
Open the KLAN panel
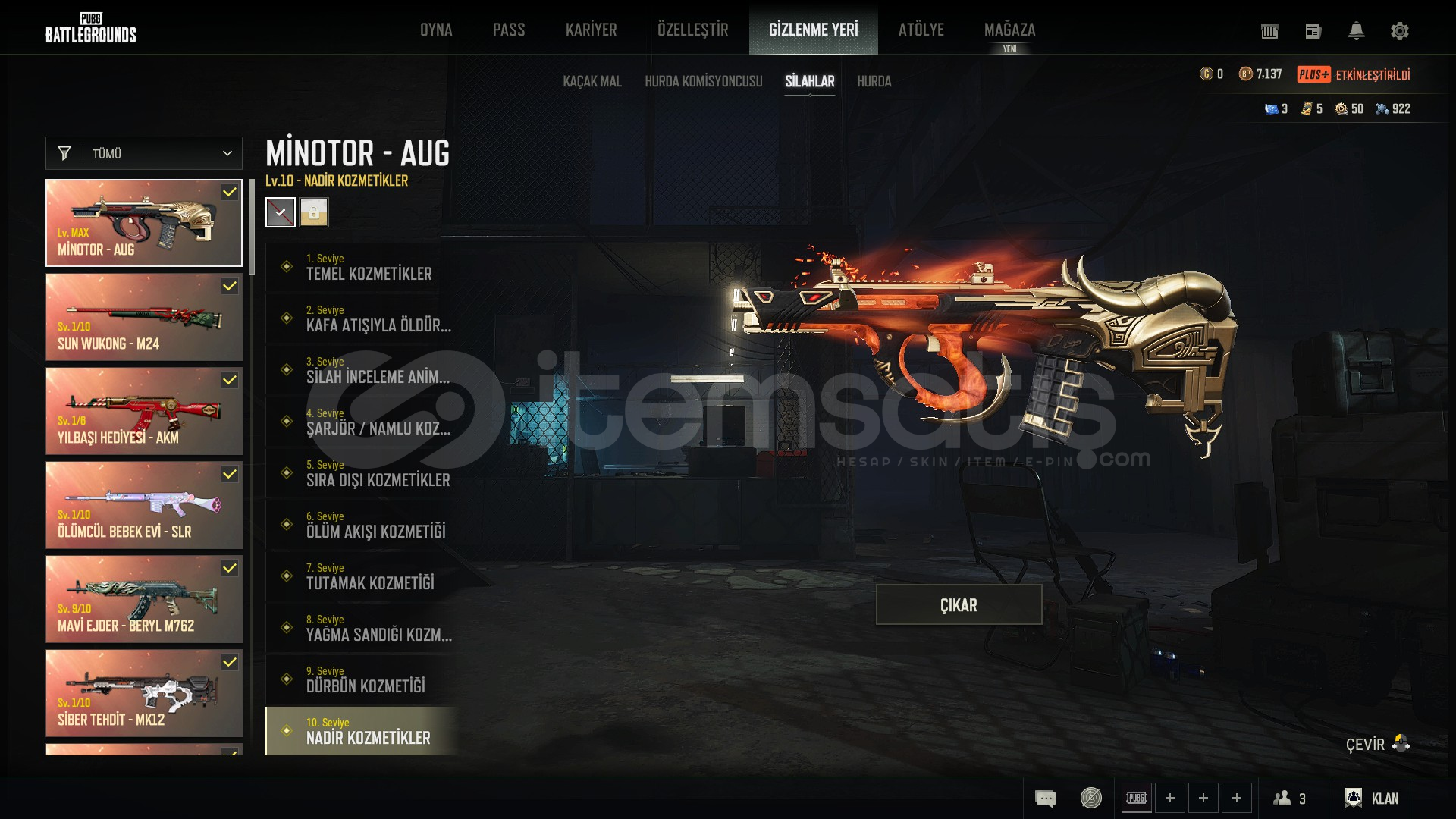pos(1372,798)
